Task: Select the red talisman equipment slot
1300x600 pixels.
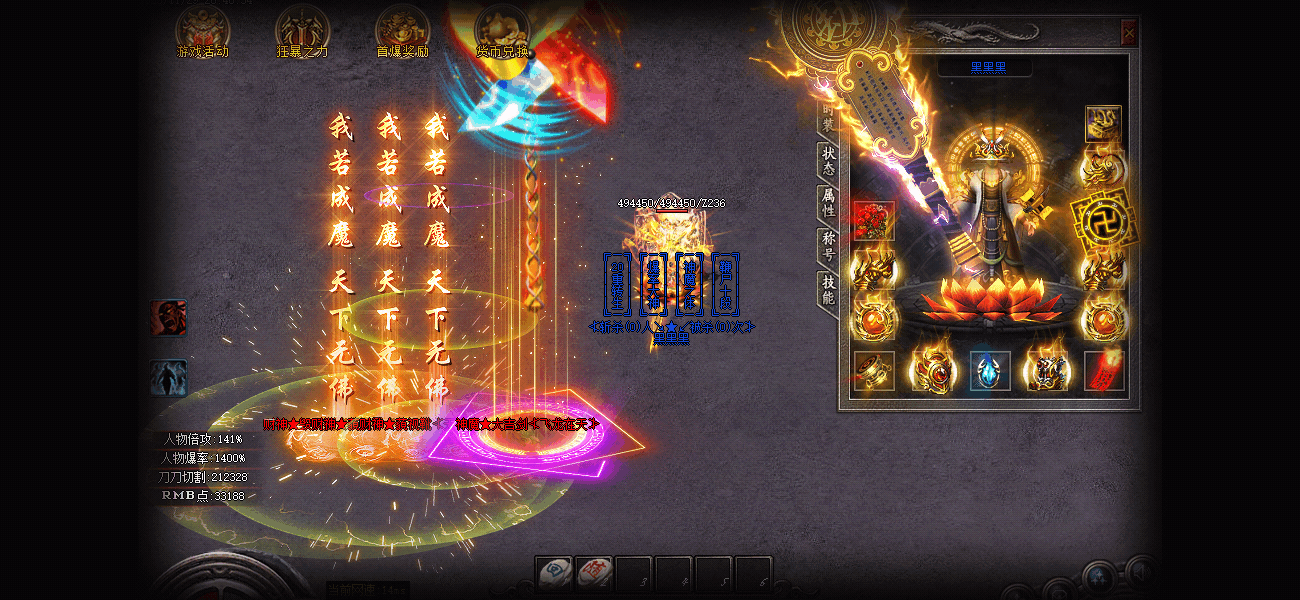Action: [1104, 371]
